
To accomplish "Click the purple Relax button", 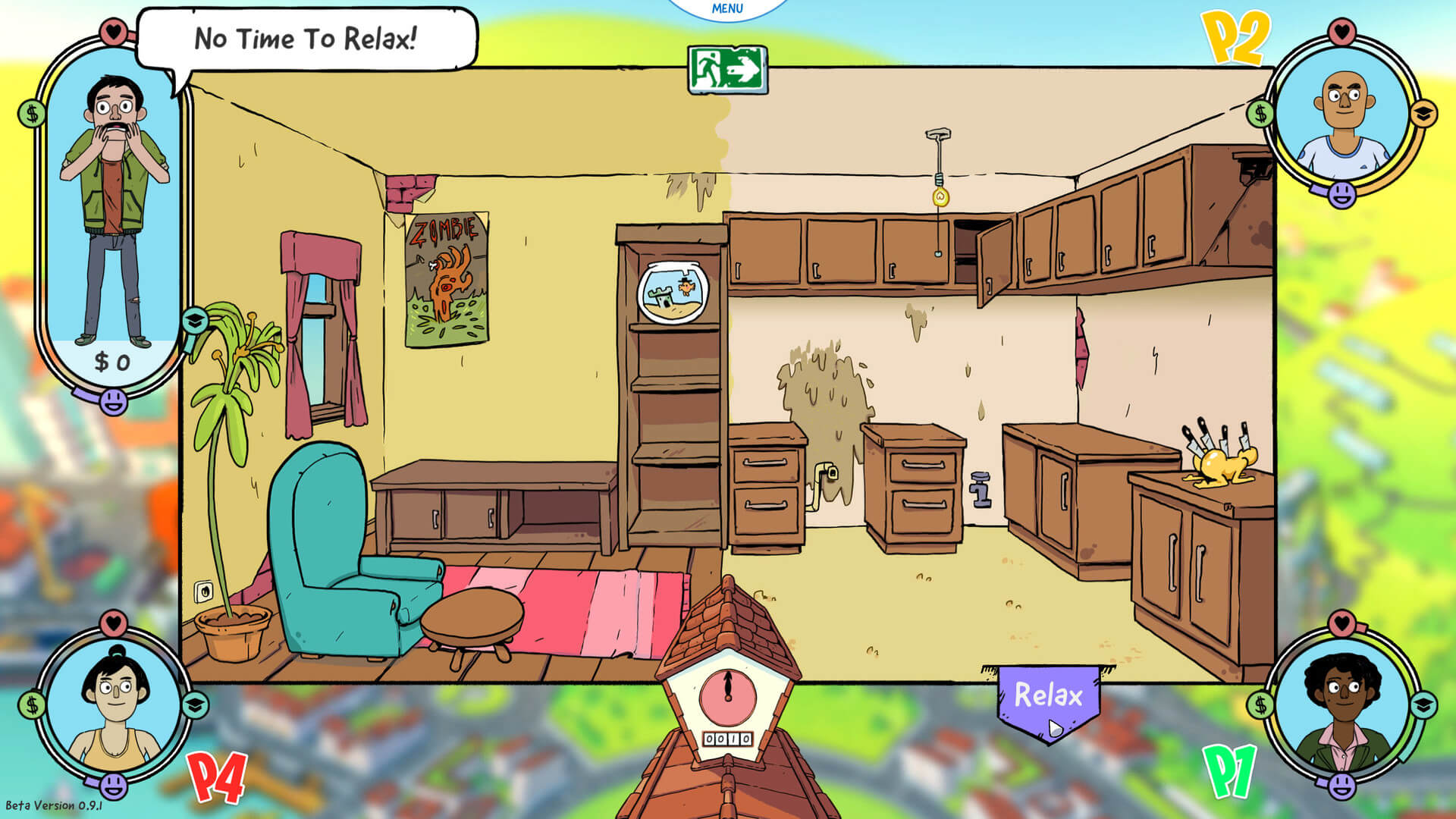I will pos(1049,696).
